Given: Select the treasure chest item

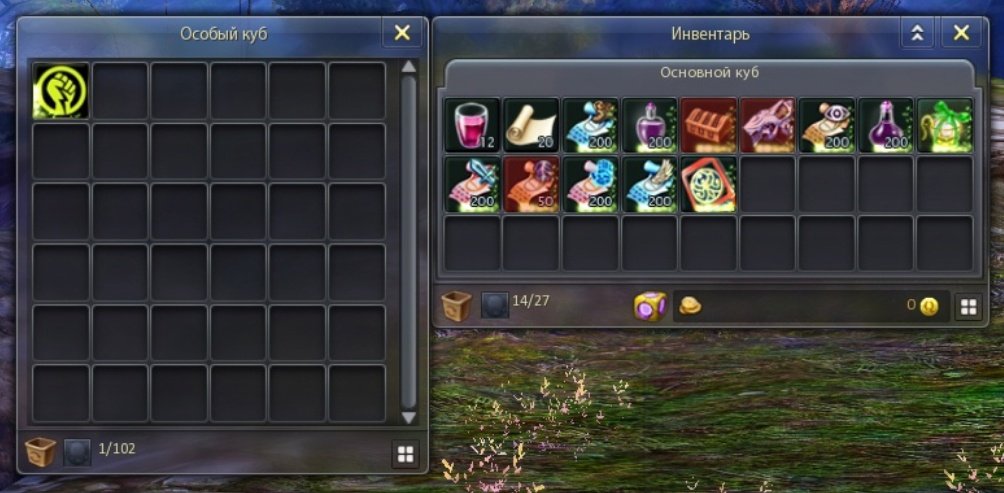Looking at the screenshot, I should (x=709, y=125).
